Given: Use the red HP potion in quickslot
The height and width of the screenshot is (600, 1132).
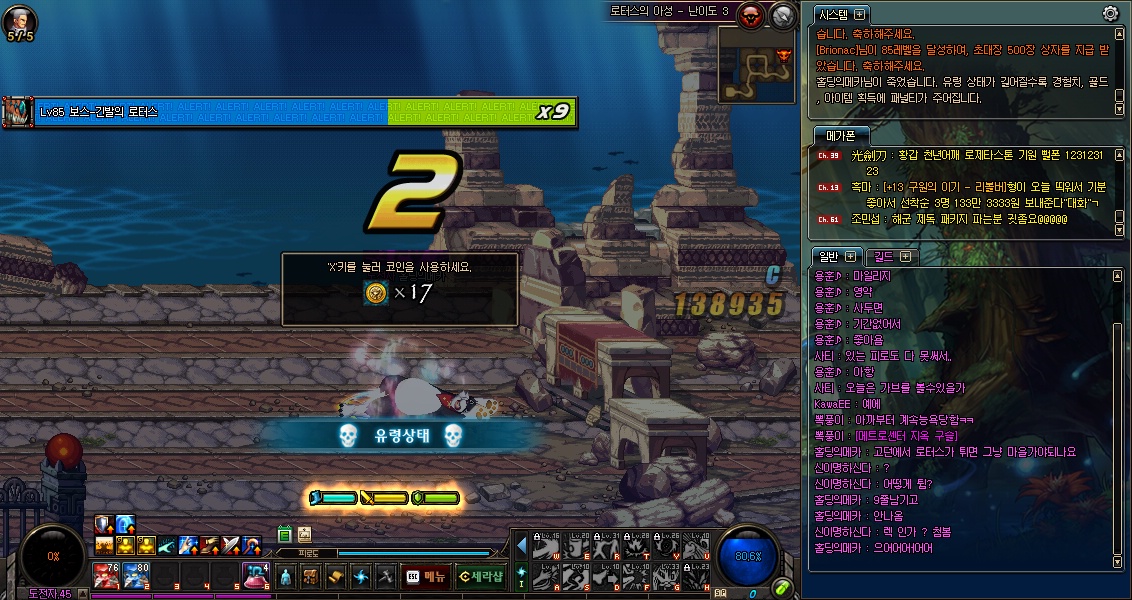Looking at the screenshot, I should (106, 575).
